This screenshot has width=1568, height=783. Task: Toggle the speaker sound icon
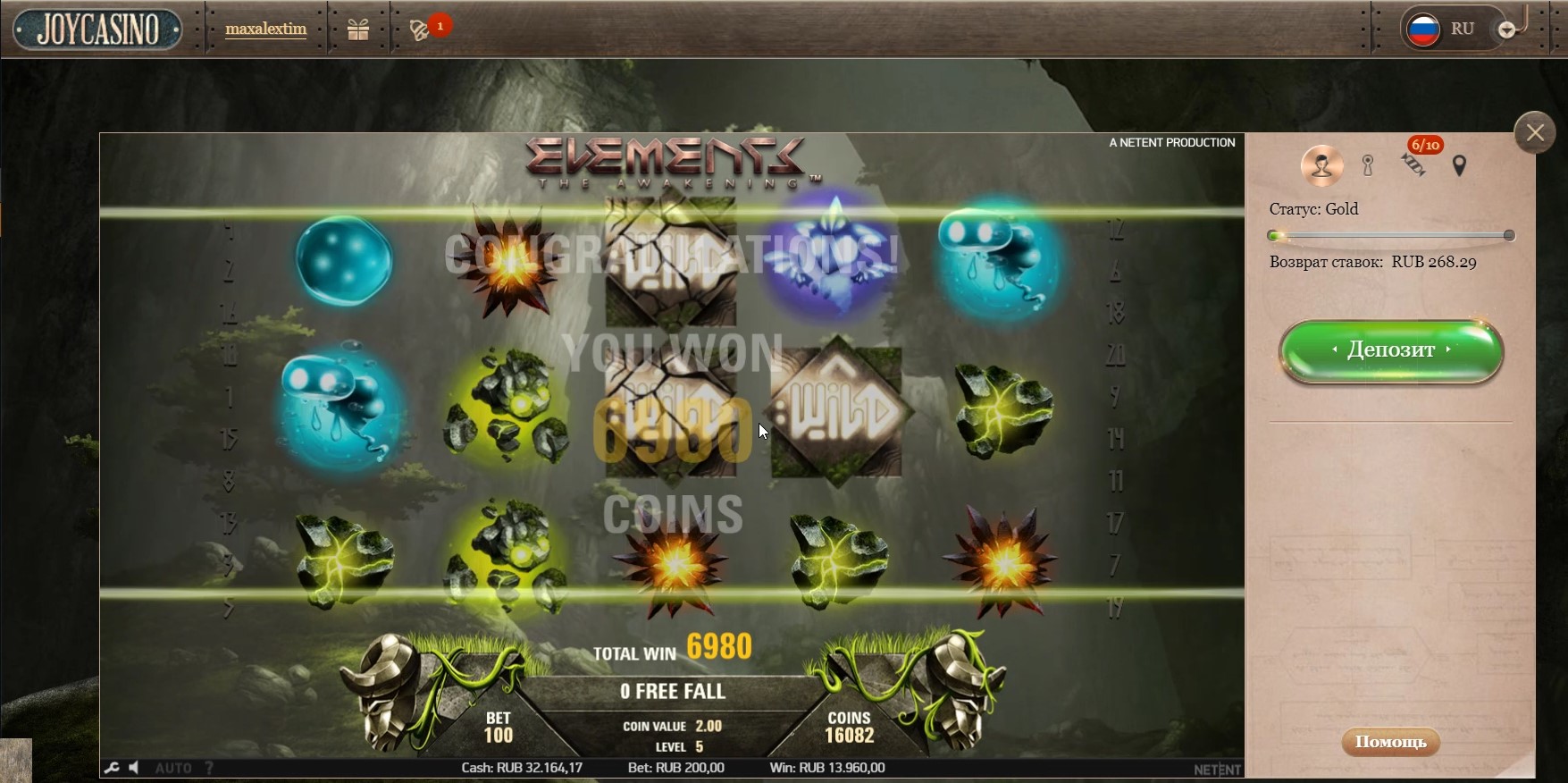(x=134, y=768)
